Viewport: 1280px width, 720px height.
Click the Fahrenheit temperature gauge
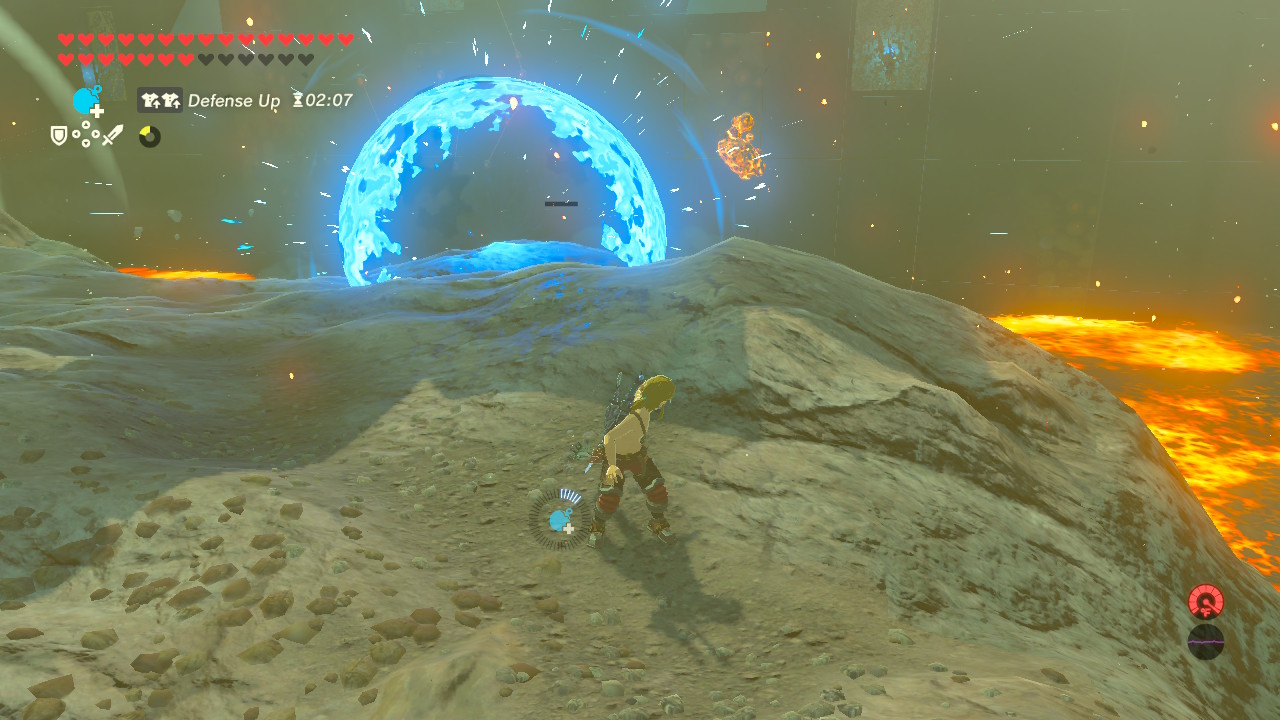pos(1205,602)
